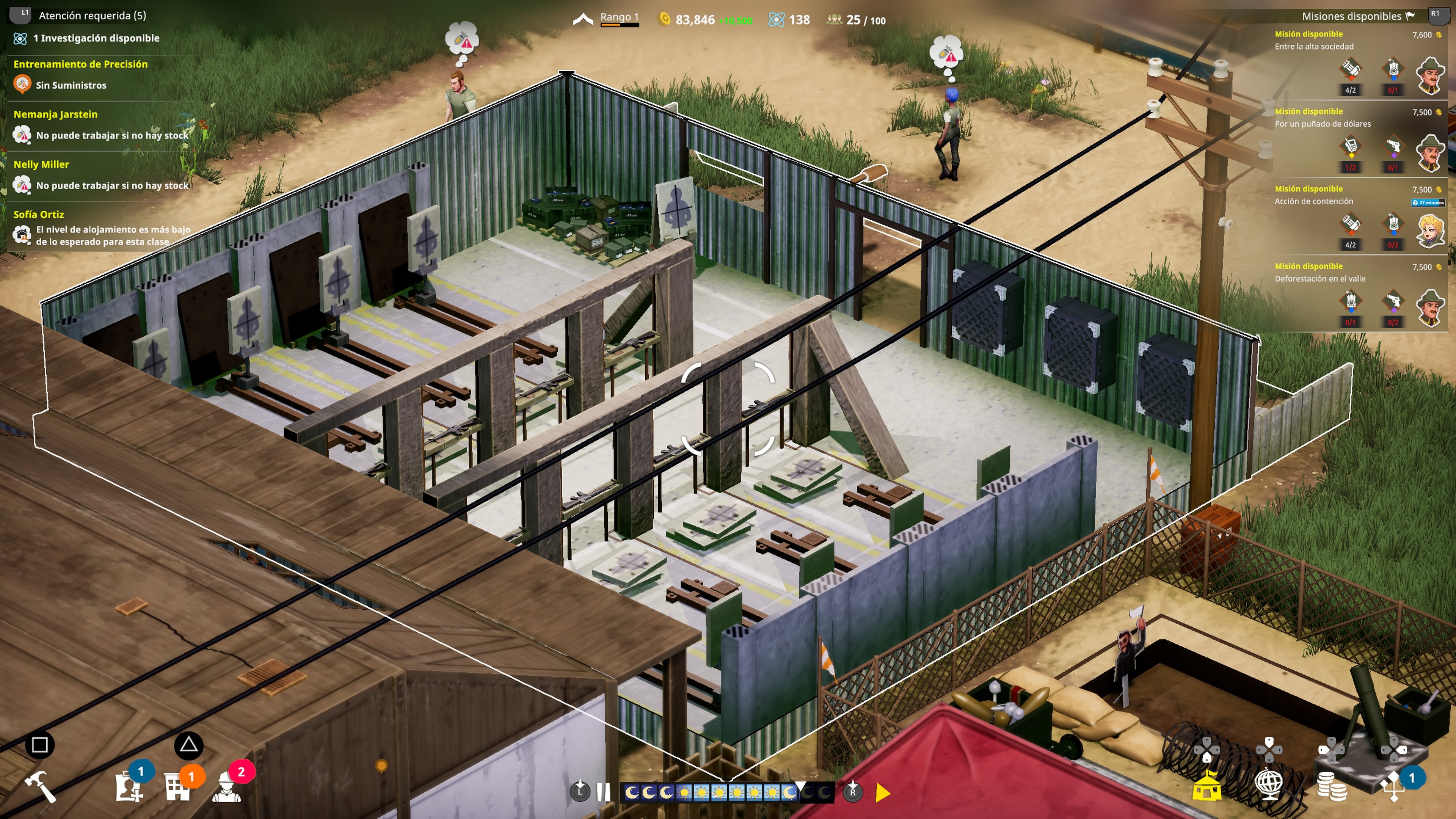Select the yellow camp tent icon

(x=1206, y=785)
